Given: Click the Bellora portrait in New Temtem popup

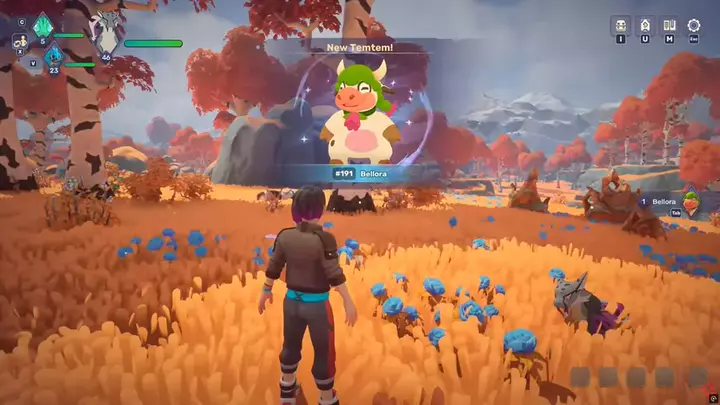Looking at the screenshot, I should 360,112.
